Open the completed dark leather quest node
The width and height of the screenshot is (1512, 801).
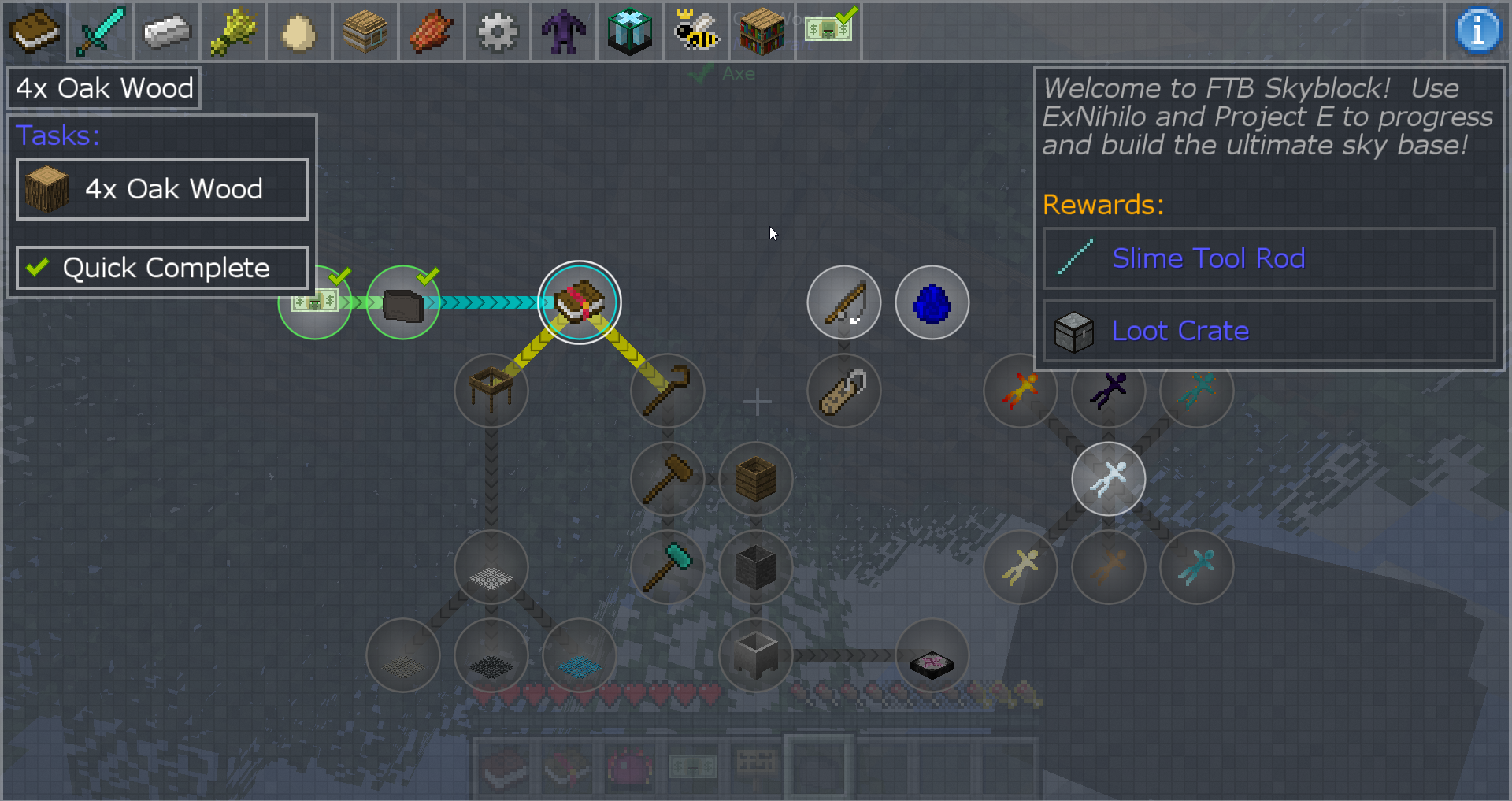[403, 302]
